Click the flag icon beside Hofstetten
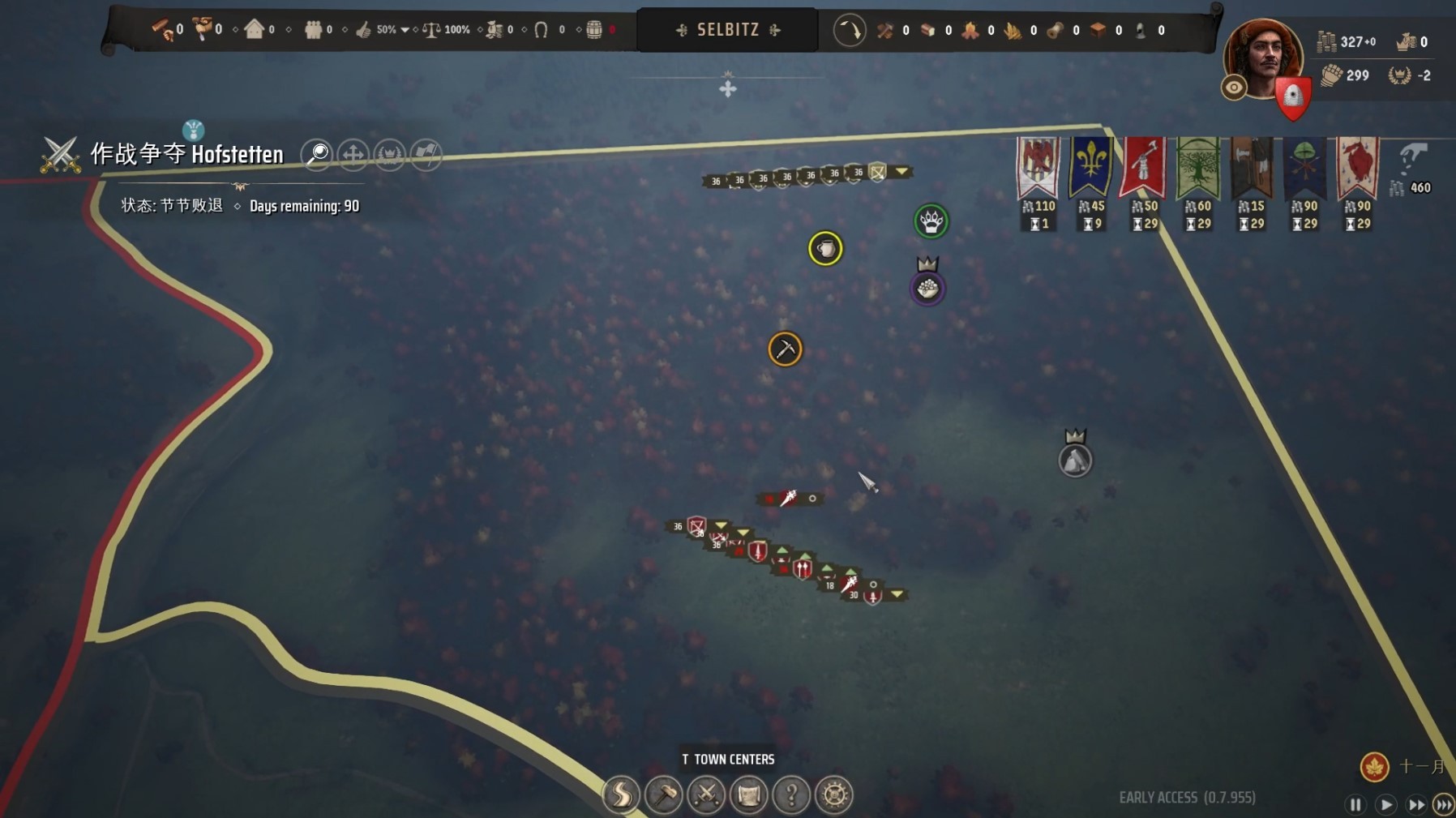 pyautogui.click(x=426, y=154)
